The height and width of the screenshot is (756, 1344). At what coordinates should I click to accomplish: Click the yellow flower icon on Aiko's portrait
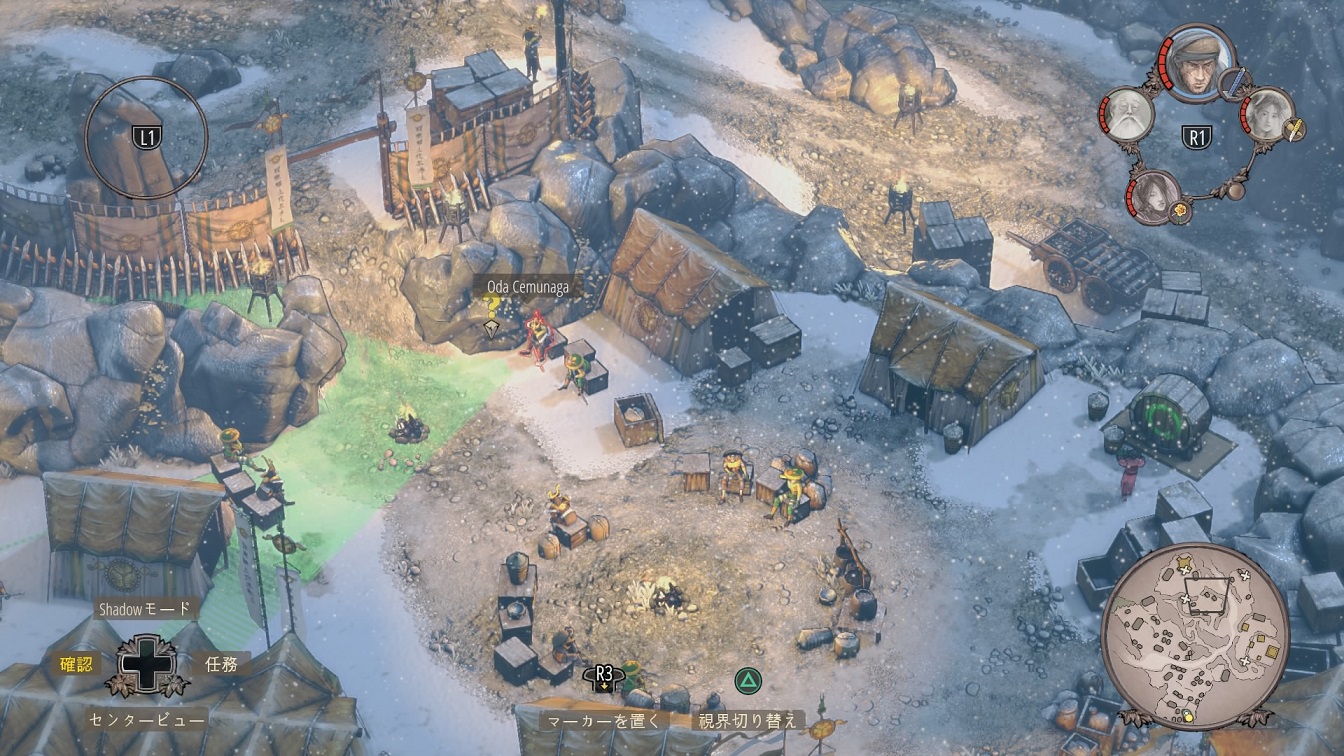click(1179, 211)
